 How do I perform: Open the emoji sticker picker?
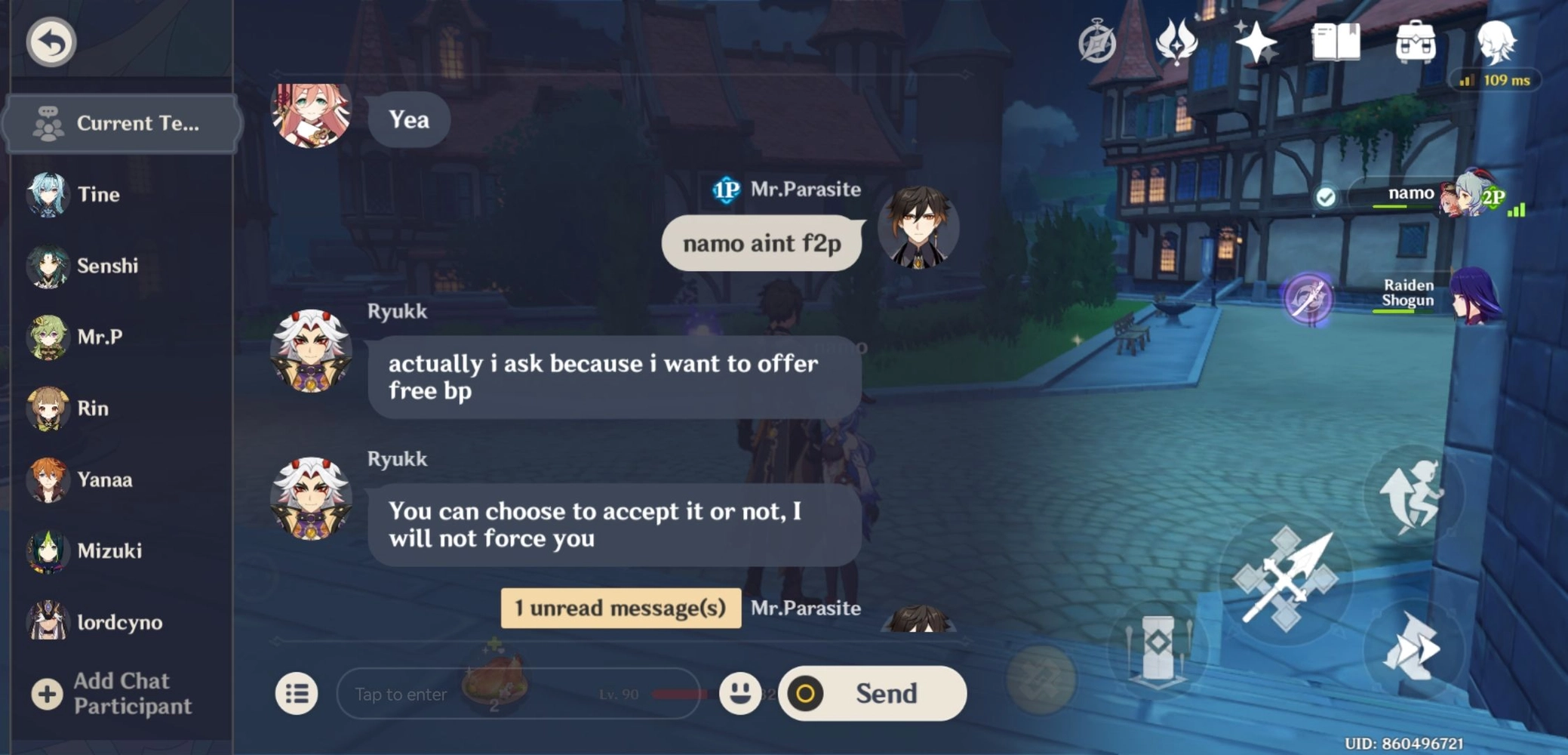pyautogui.click(x=740, y=693)
